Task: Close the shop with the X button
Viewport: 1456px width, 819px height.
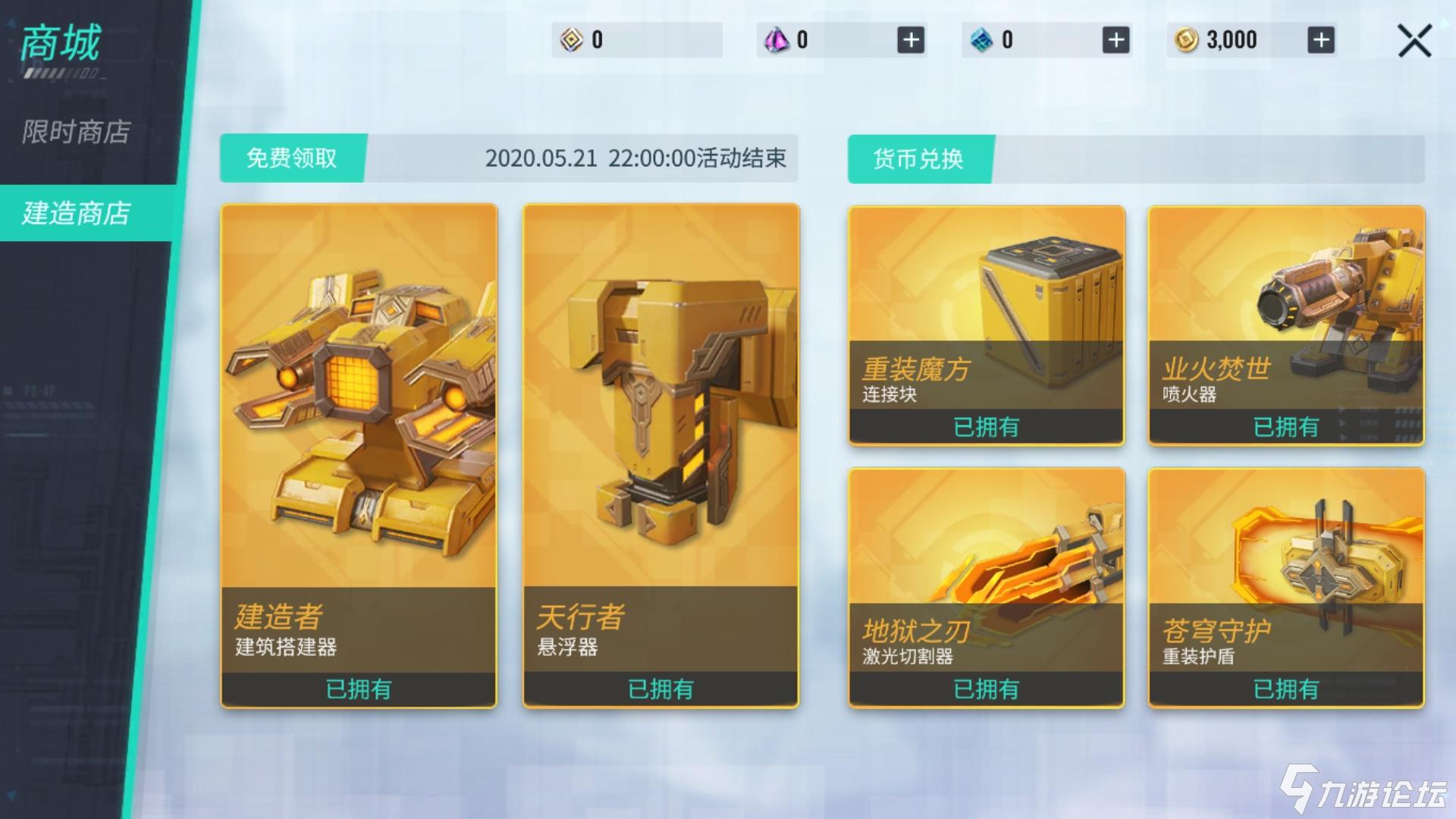Action: point(1414,42)
